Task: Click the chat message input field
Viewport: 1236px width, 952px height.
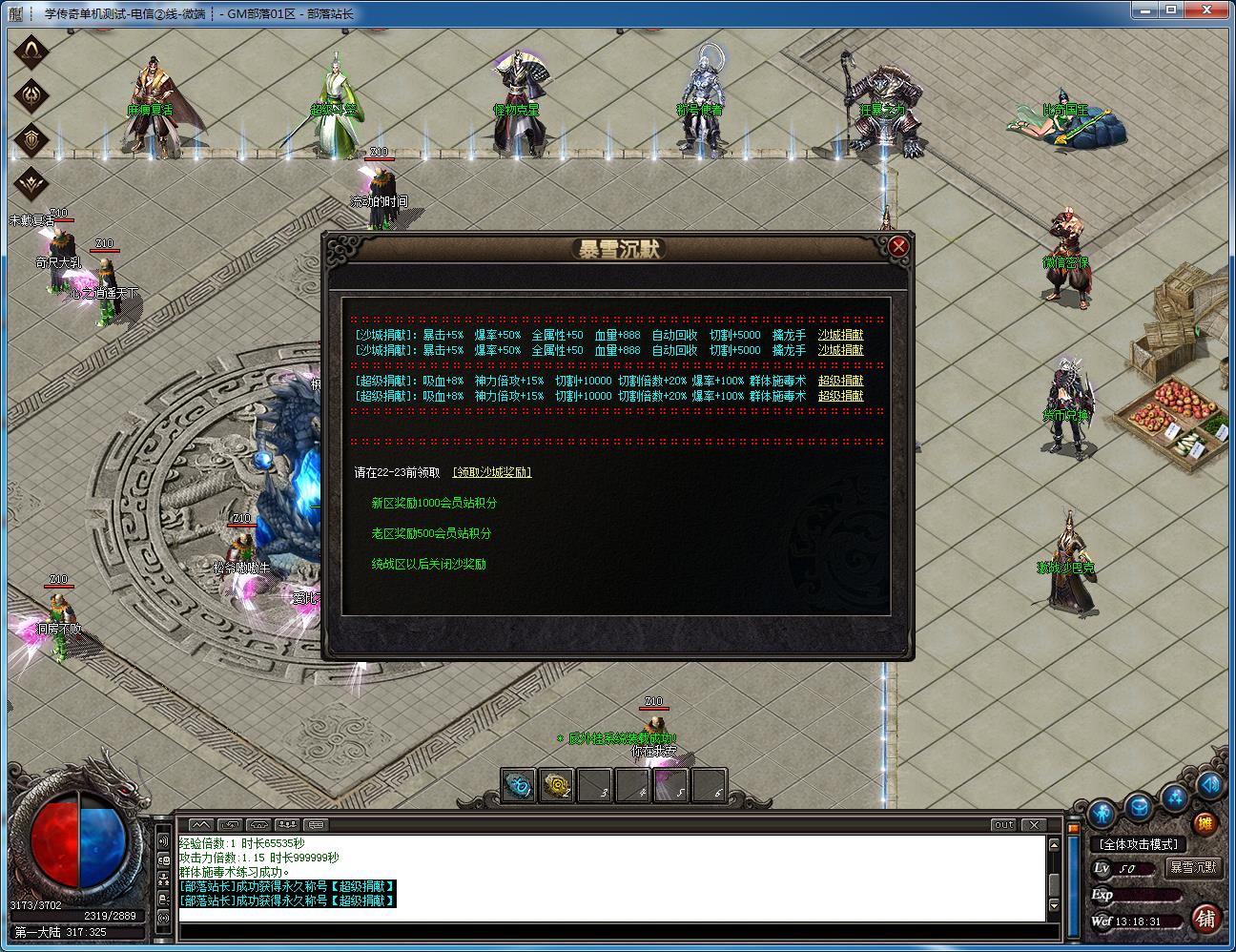Action: [610, 931]
